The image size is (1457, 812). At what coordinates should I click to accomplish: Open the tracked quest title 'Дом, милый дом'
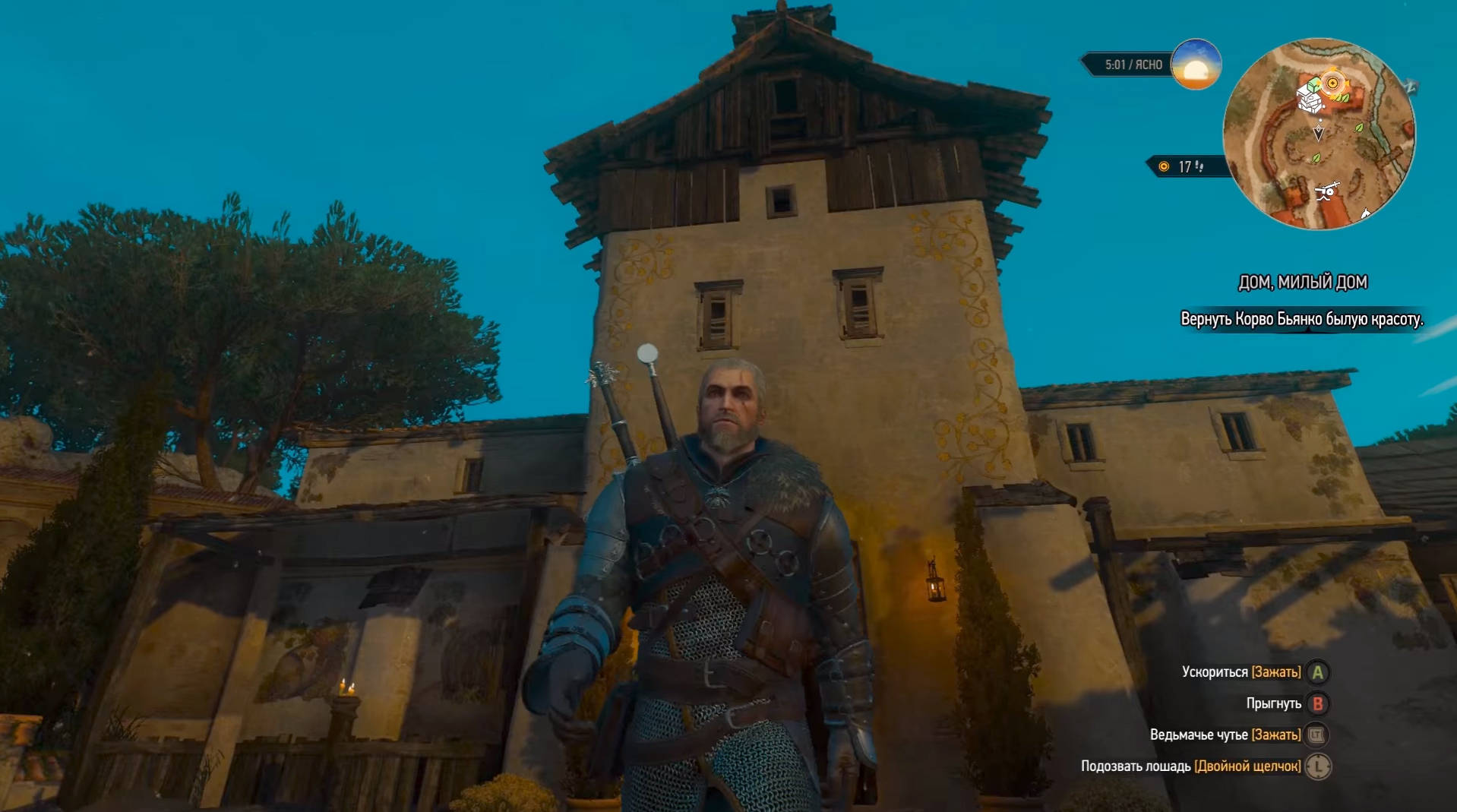pyautogui.click(x=1302, y=283)
